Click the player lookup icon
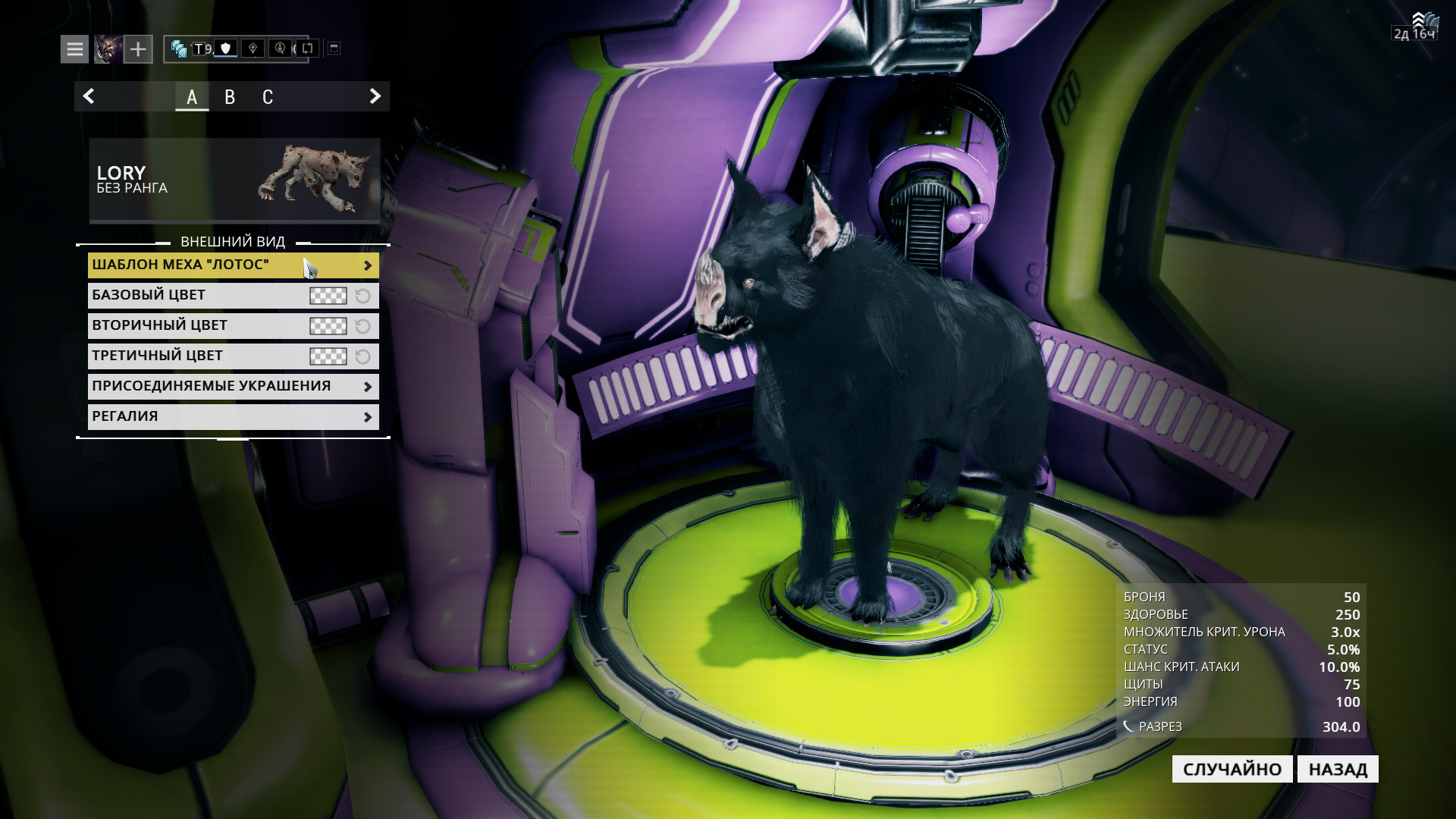Viewport: 1456px width, 819px height. tap(281, 49)
